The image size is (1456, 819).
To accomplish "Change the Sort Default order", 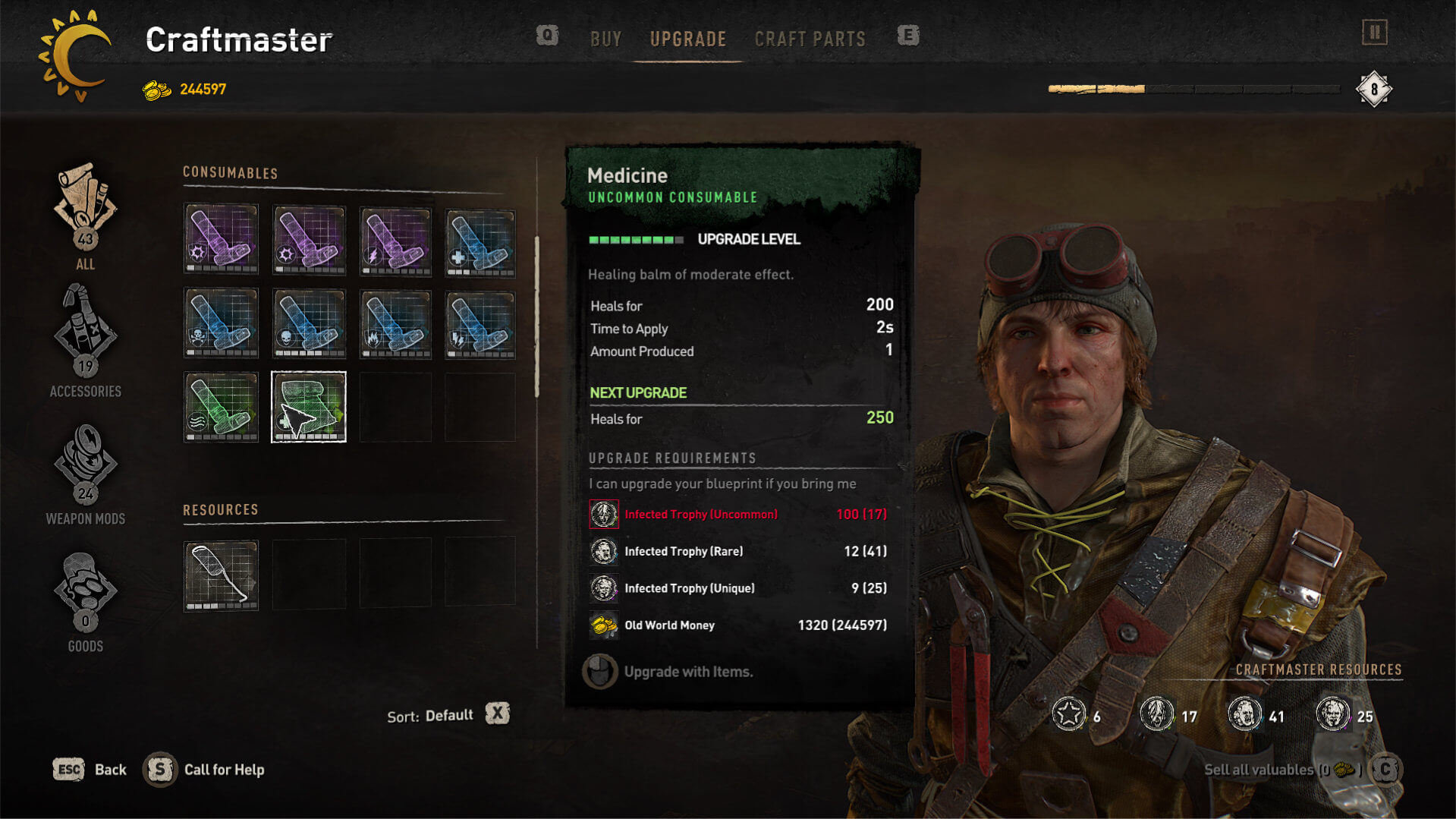I will [x=497, y=714].
